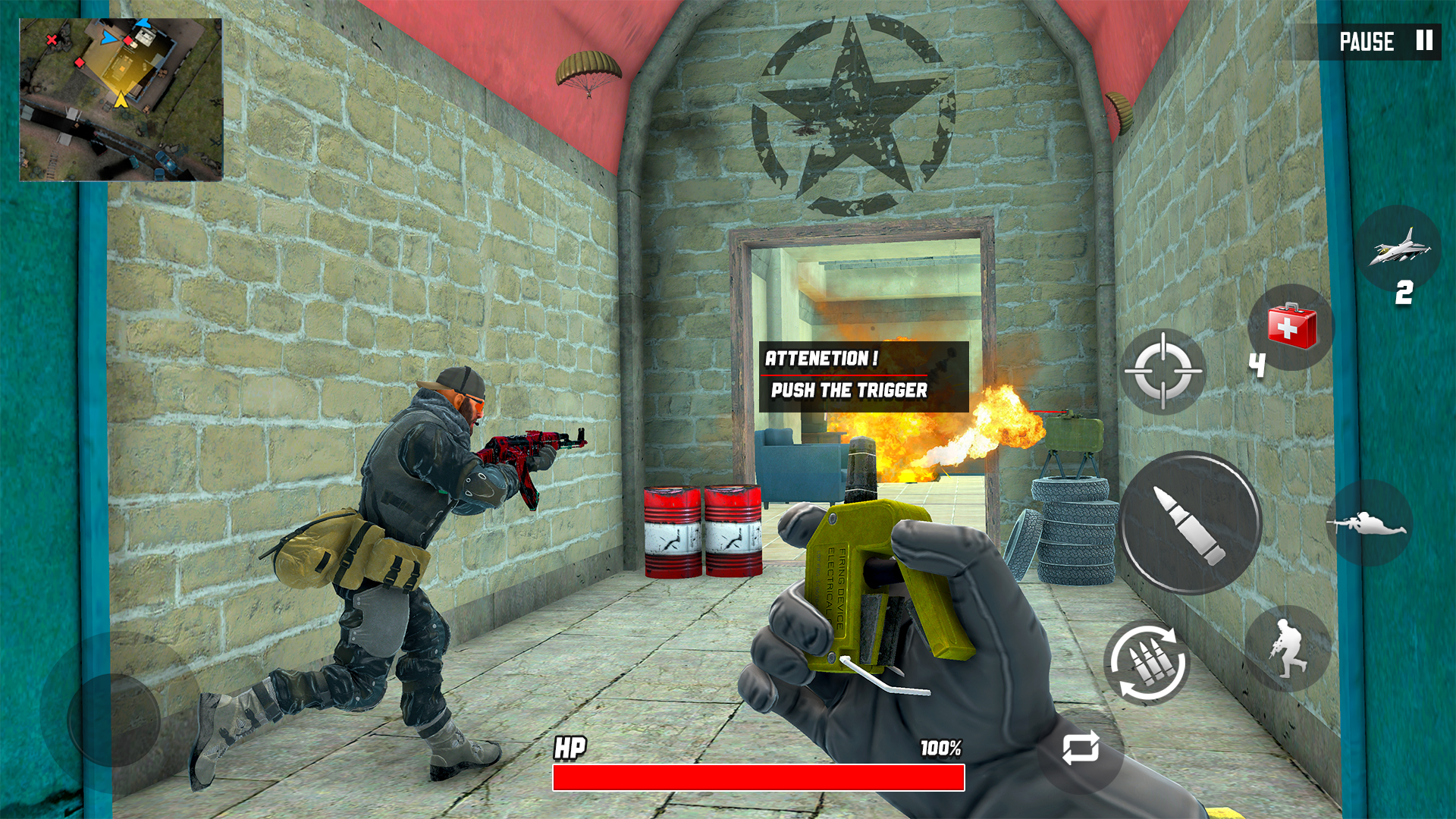
Task: Crouch using the kneeling soldier icon
Action: [1288, 648]
